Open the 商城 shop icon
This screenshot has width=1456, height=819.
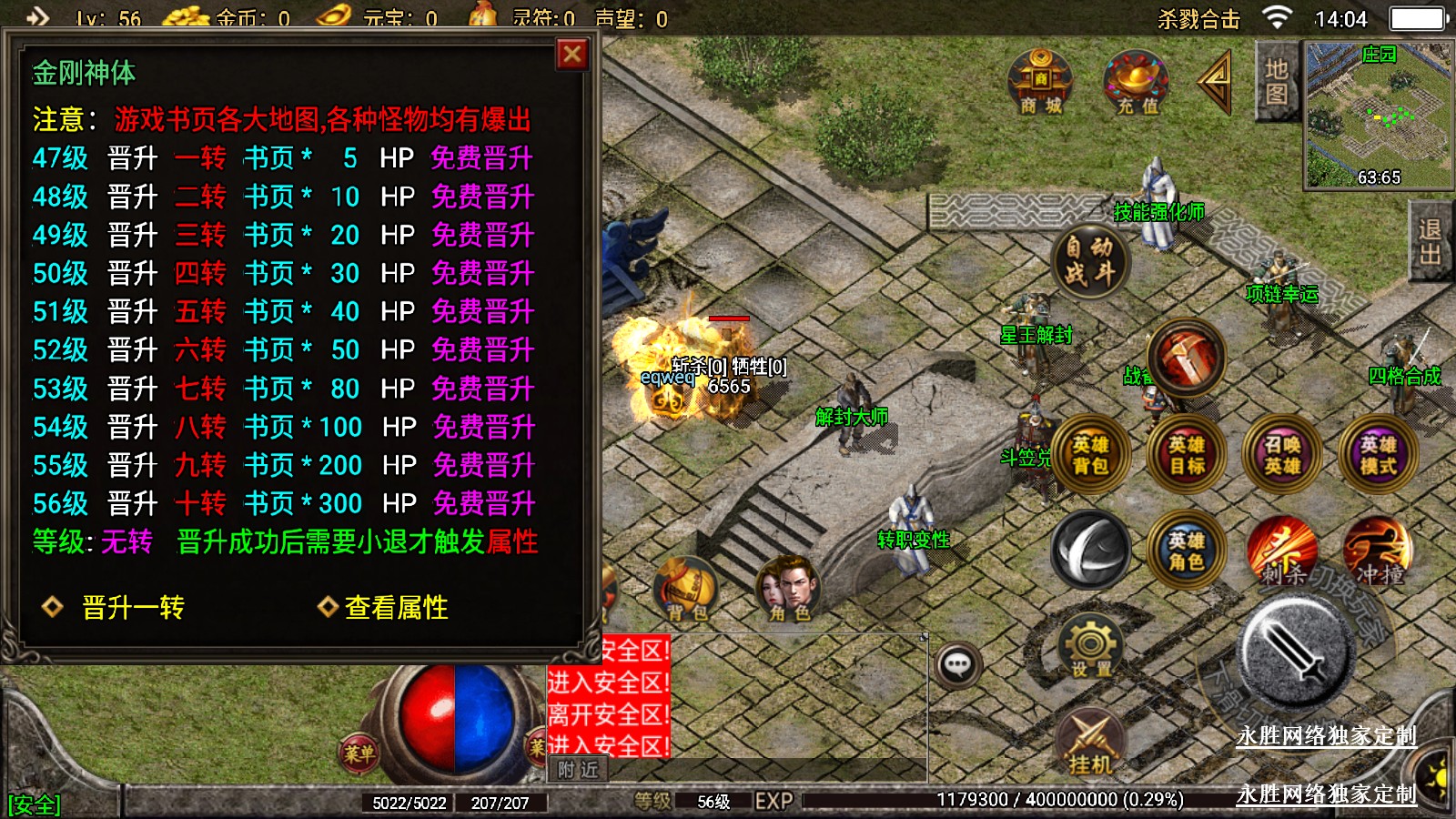[1040, 82]
